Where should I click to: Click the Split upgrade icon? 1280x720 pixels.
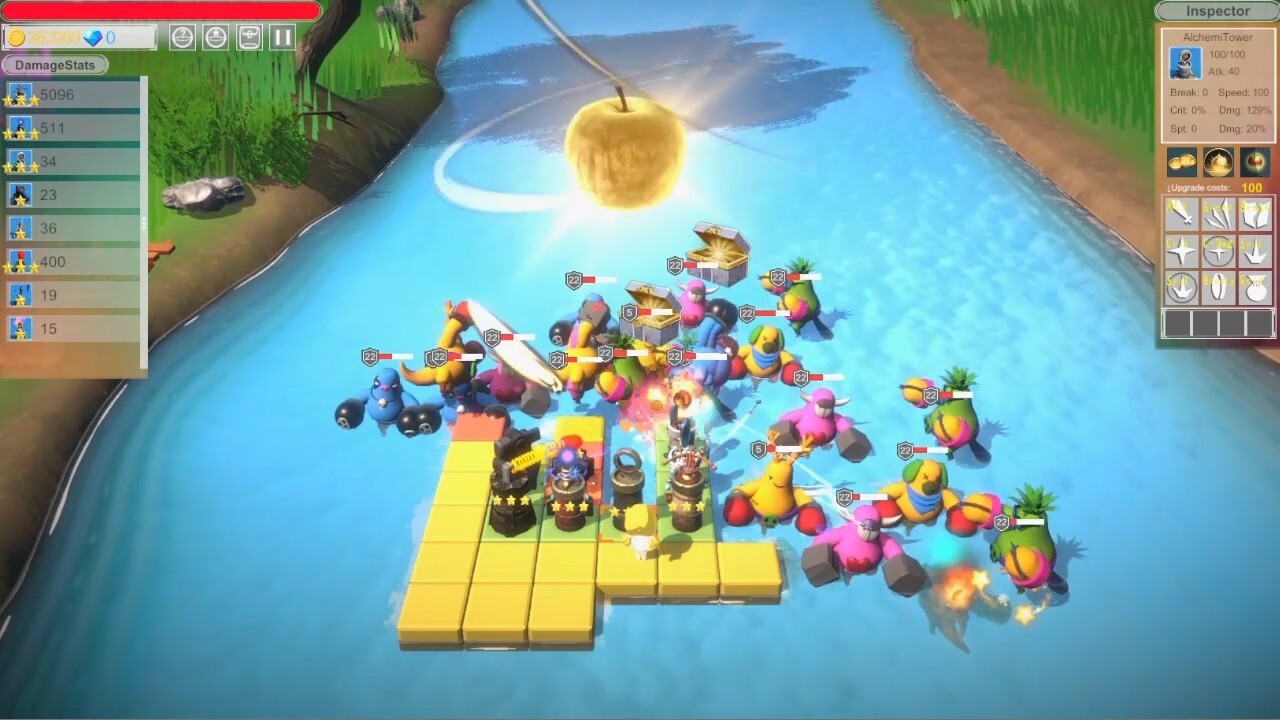pyautogui.click(x=1258, y=250)
